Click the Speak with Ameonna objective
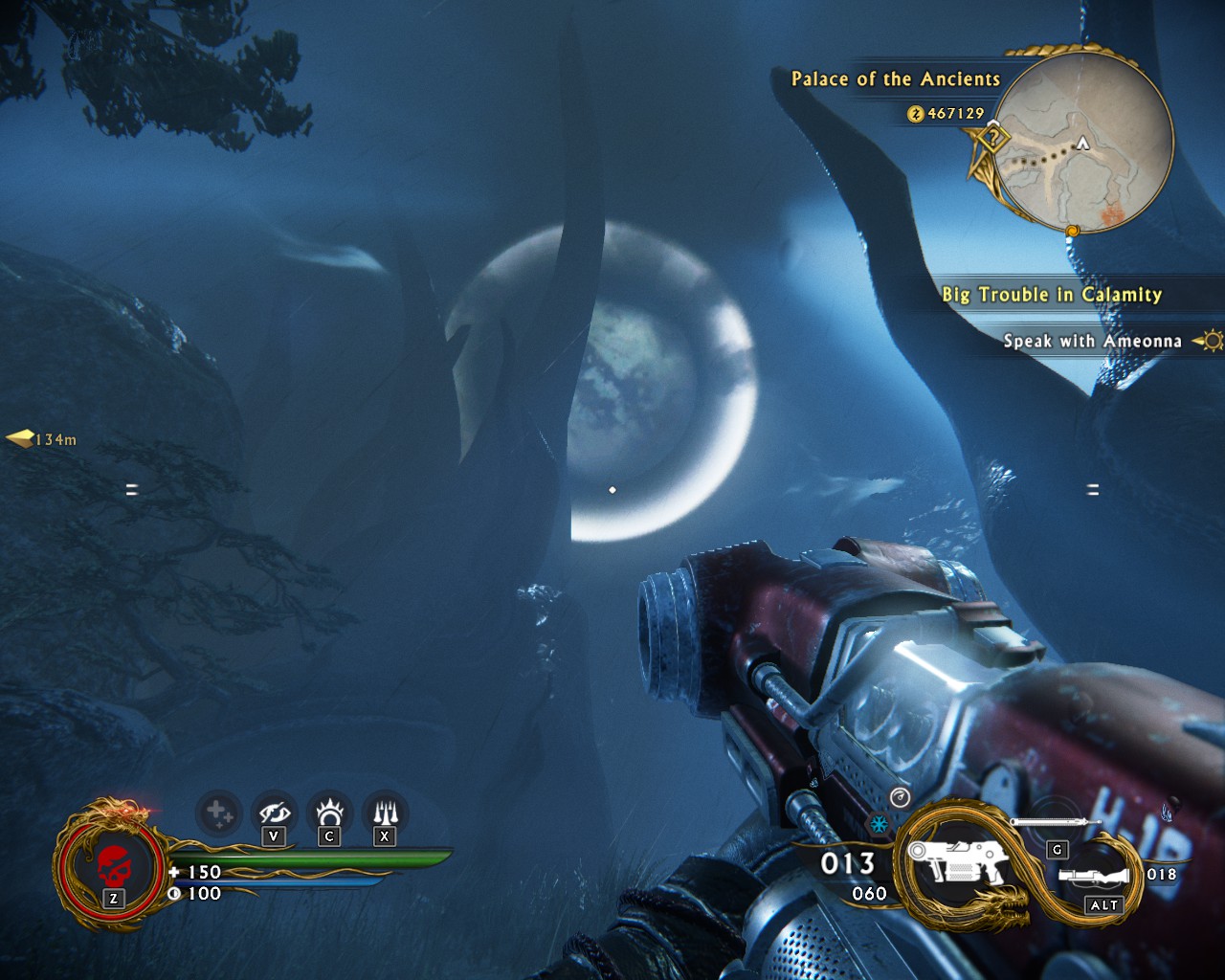The width and height of the screenshot is (1225, 980). tap(1091, 341)
